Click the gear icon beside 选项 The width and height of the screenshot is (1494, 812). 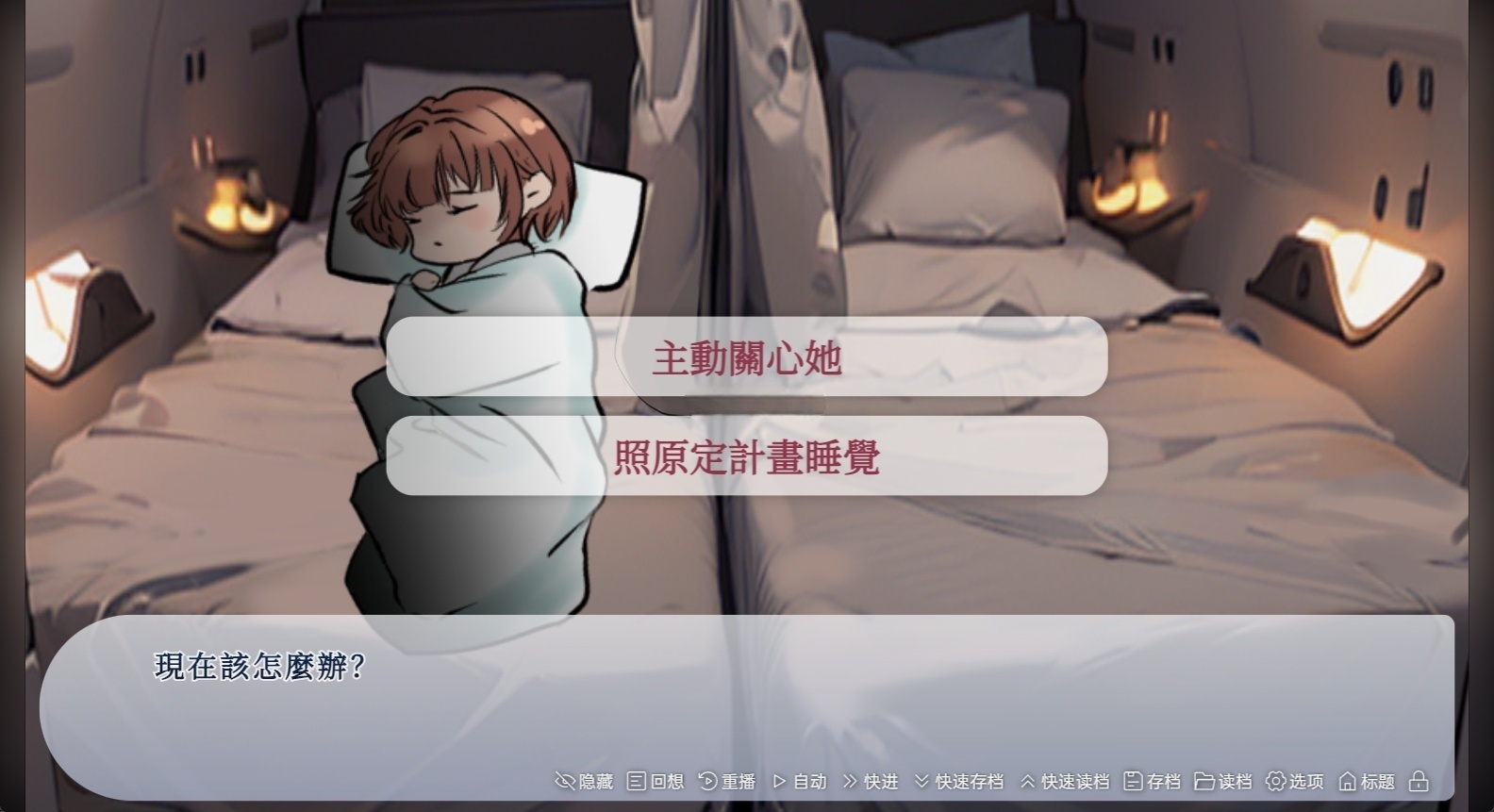(x=1276, y=781)
